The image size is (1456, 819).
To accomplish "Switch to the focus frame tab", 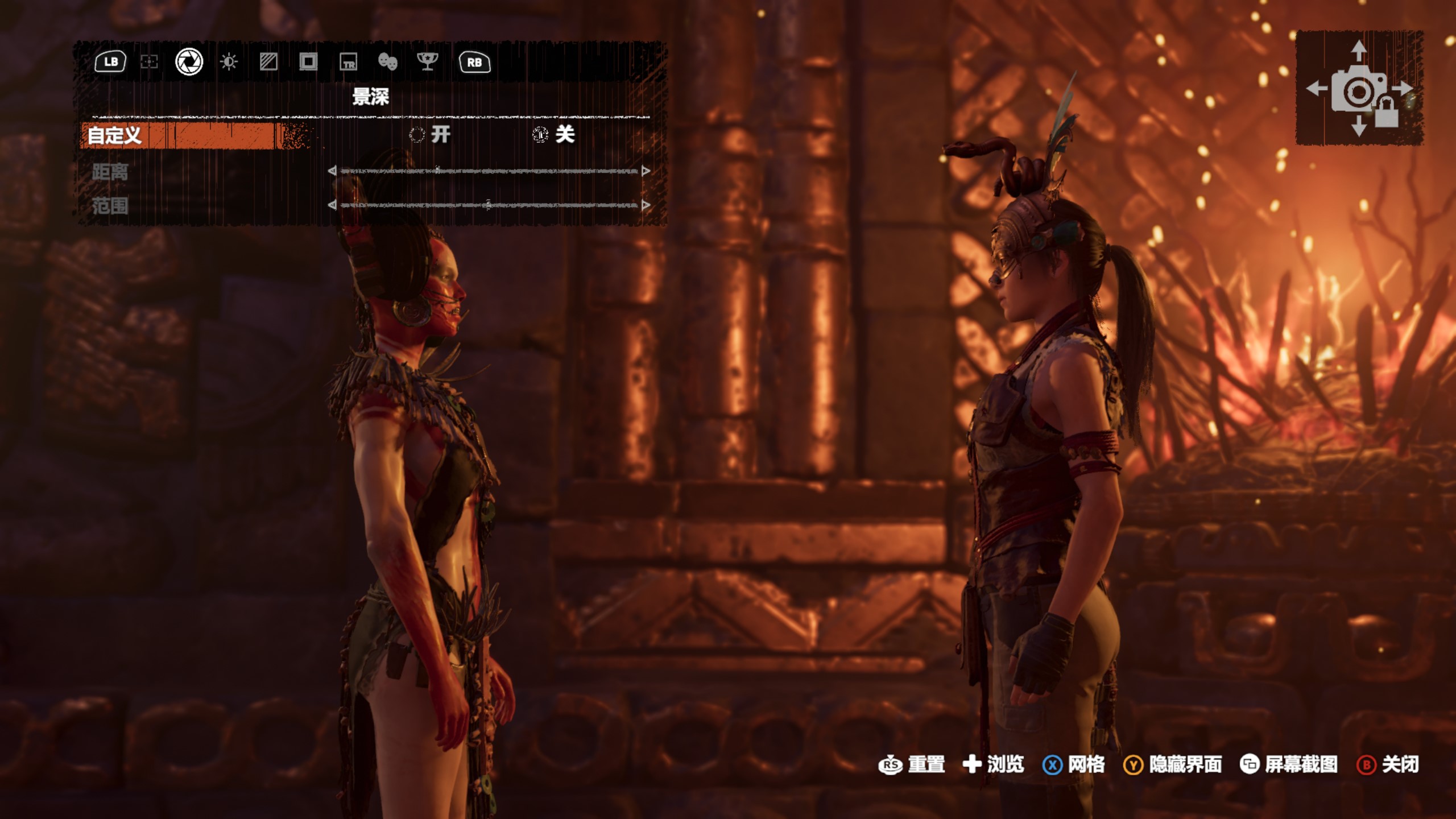I will click(x=149, y=61).
